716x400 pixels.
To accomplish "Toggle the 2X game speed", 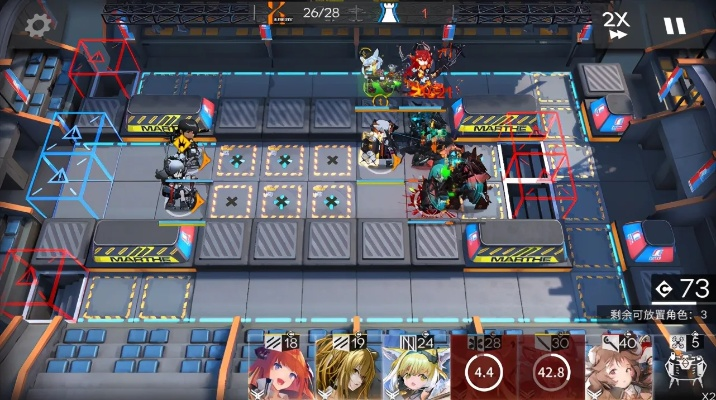I will pyautogui.click(x=616, y=26).
